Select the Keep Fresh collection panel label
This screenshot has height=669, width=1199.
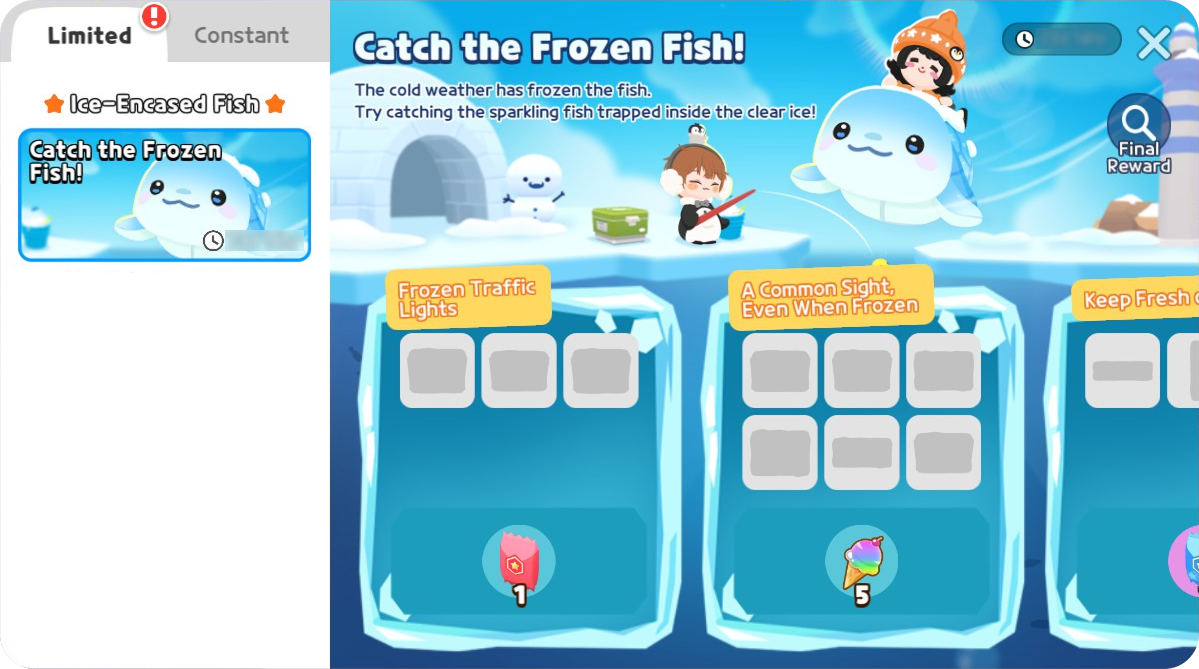(x=1137, y=298)
